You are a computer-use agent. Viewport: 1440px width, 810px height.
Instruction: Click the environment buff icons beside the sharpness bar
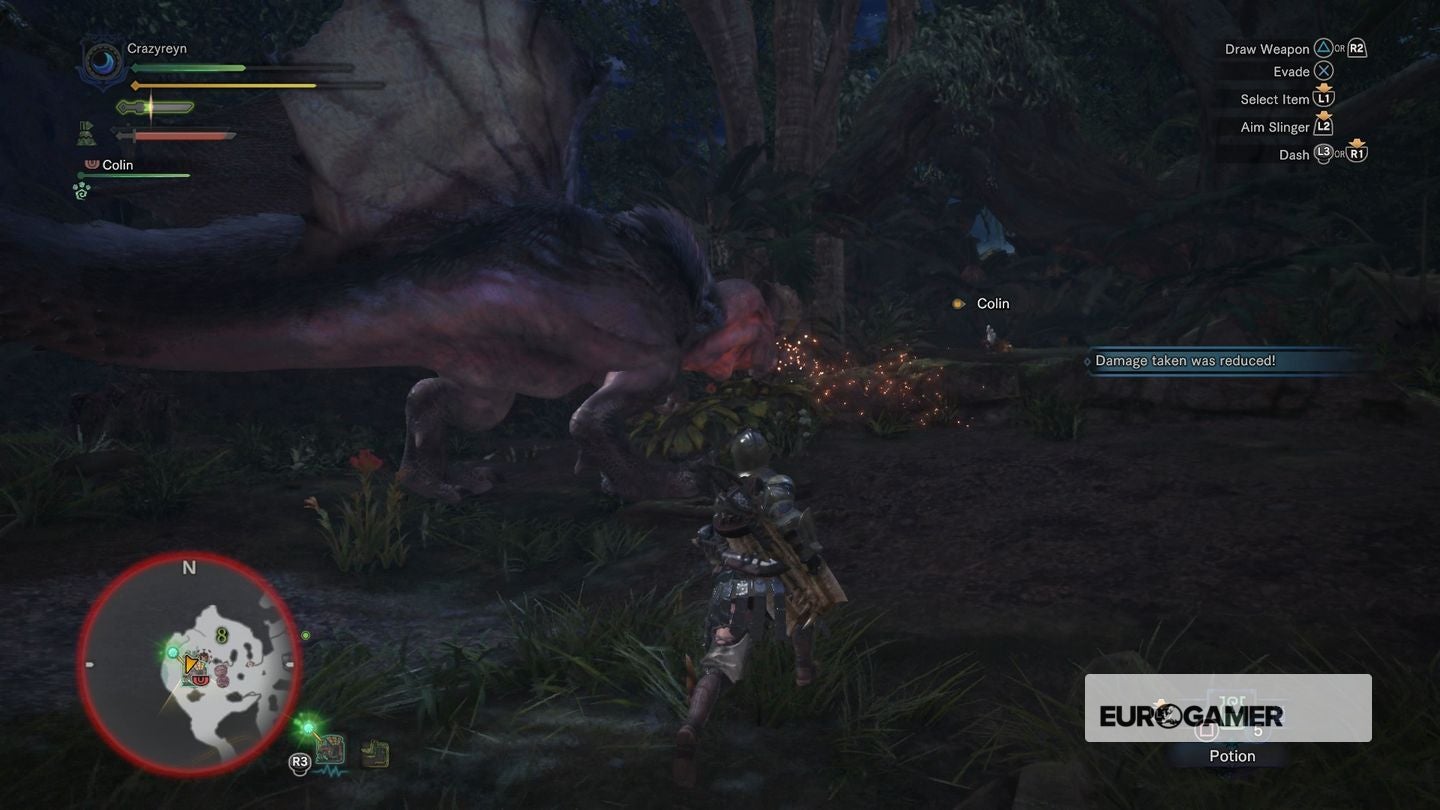click(x=85, y=133)
